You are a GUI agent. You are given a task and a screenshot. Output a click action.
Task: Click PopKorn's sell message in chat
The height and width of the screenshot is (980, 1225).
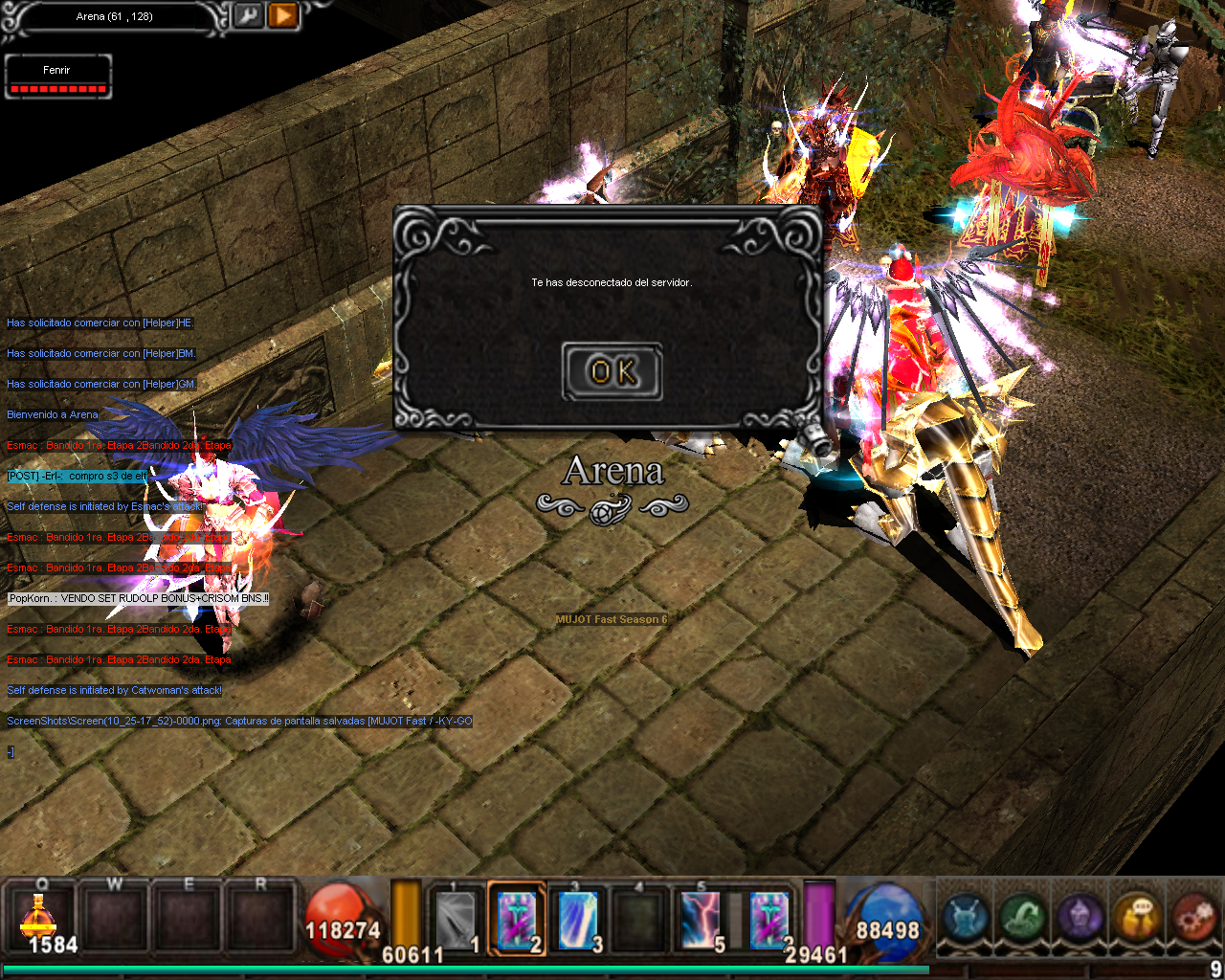(139, 599)
